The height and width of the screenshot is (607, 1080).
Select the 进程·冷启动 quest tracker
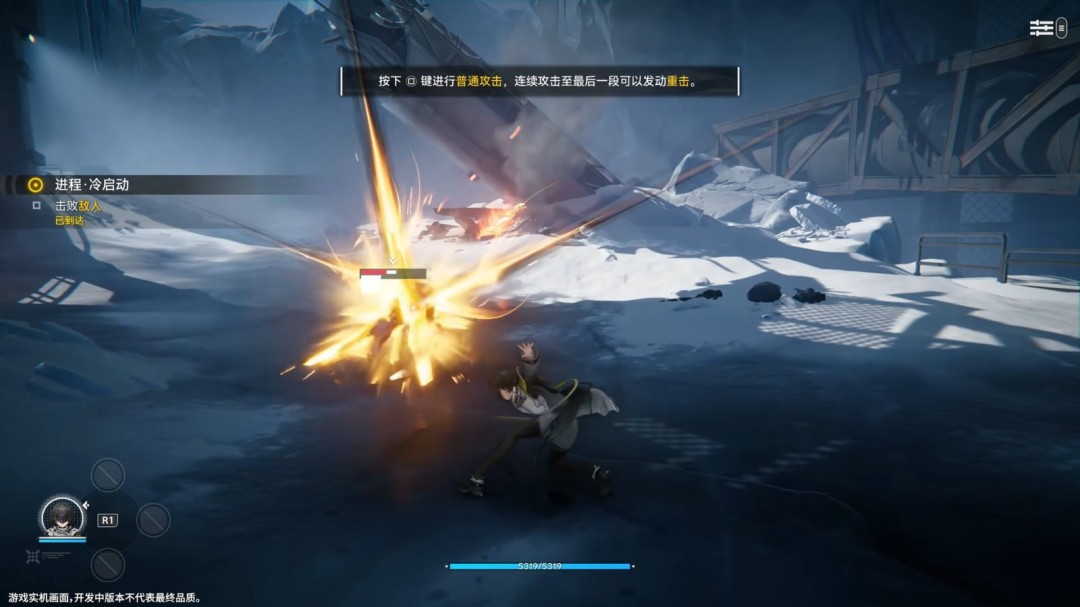tap(91, 185)
